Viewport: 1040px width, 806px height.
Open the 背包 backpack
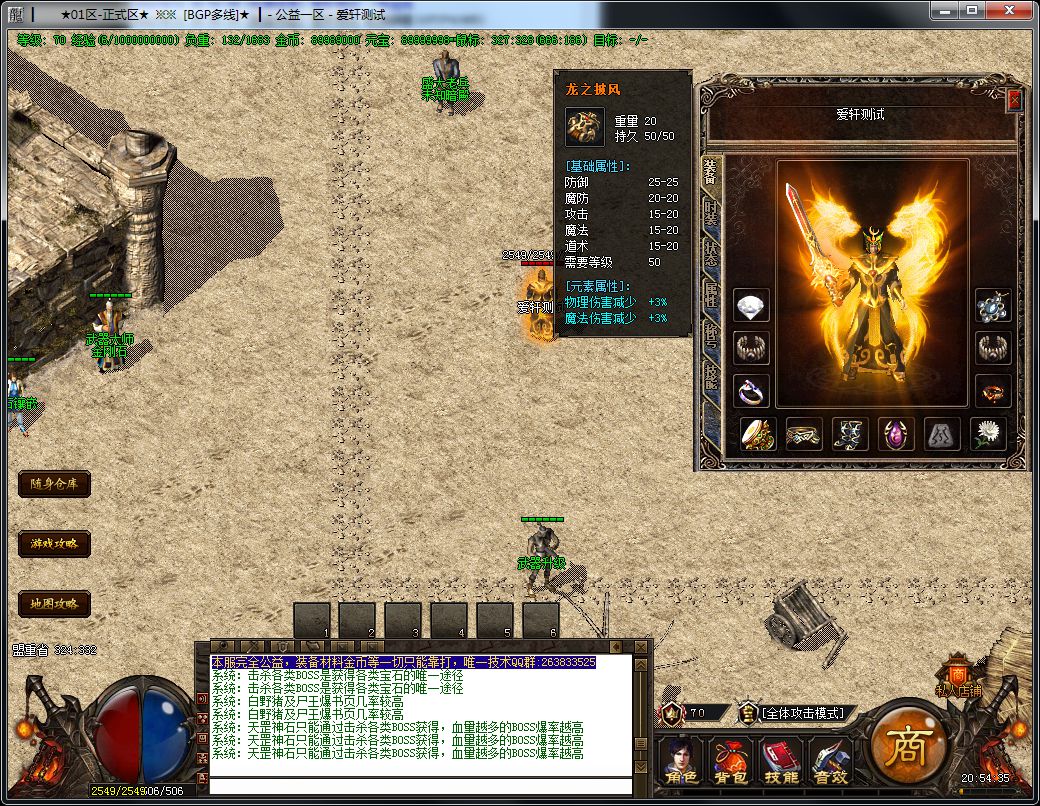(729, 762)
